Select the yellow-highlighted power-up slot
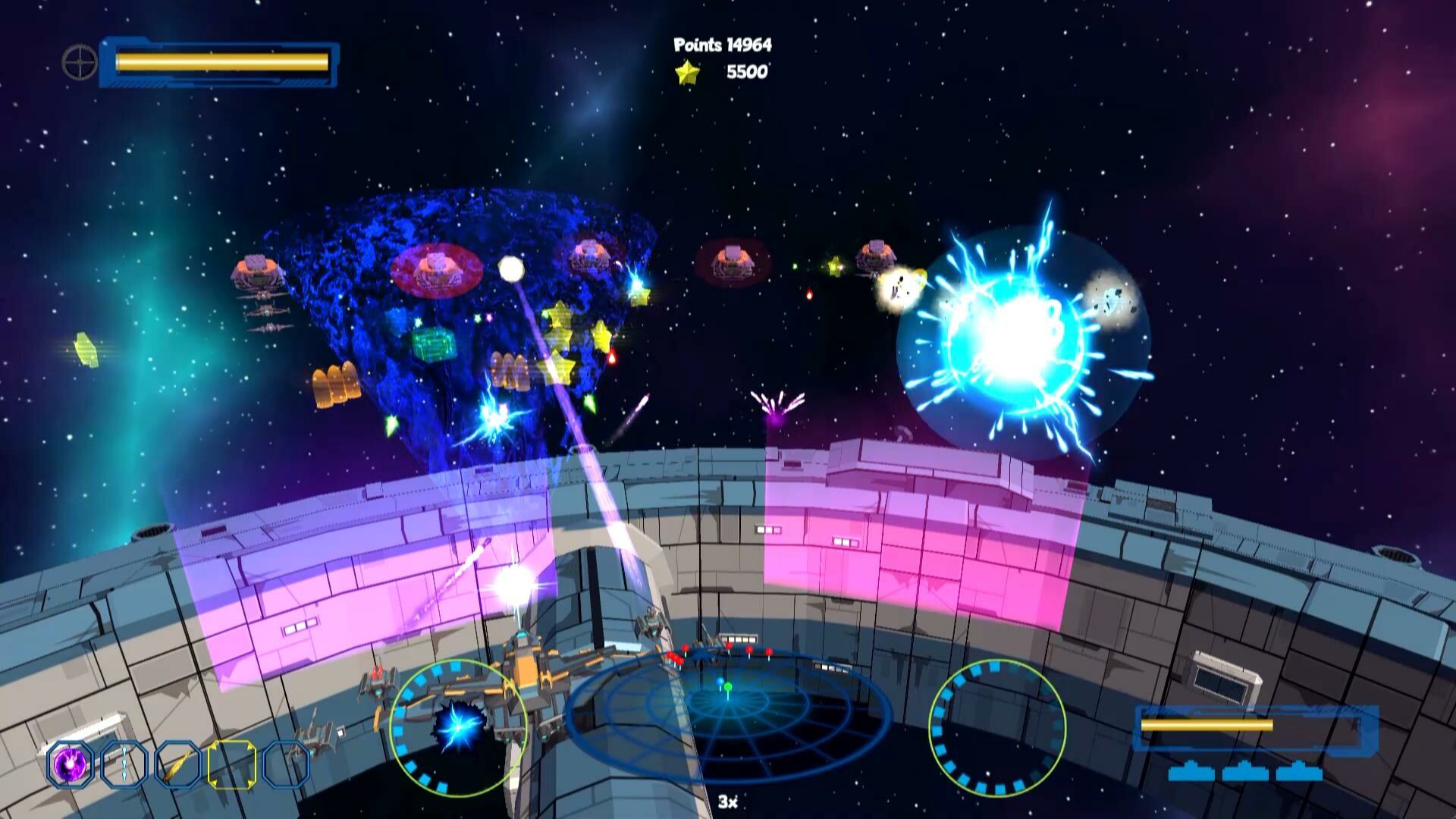This screenshot has width=1456, height=819. (234, 762)
